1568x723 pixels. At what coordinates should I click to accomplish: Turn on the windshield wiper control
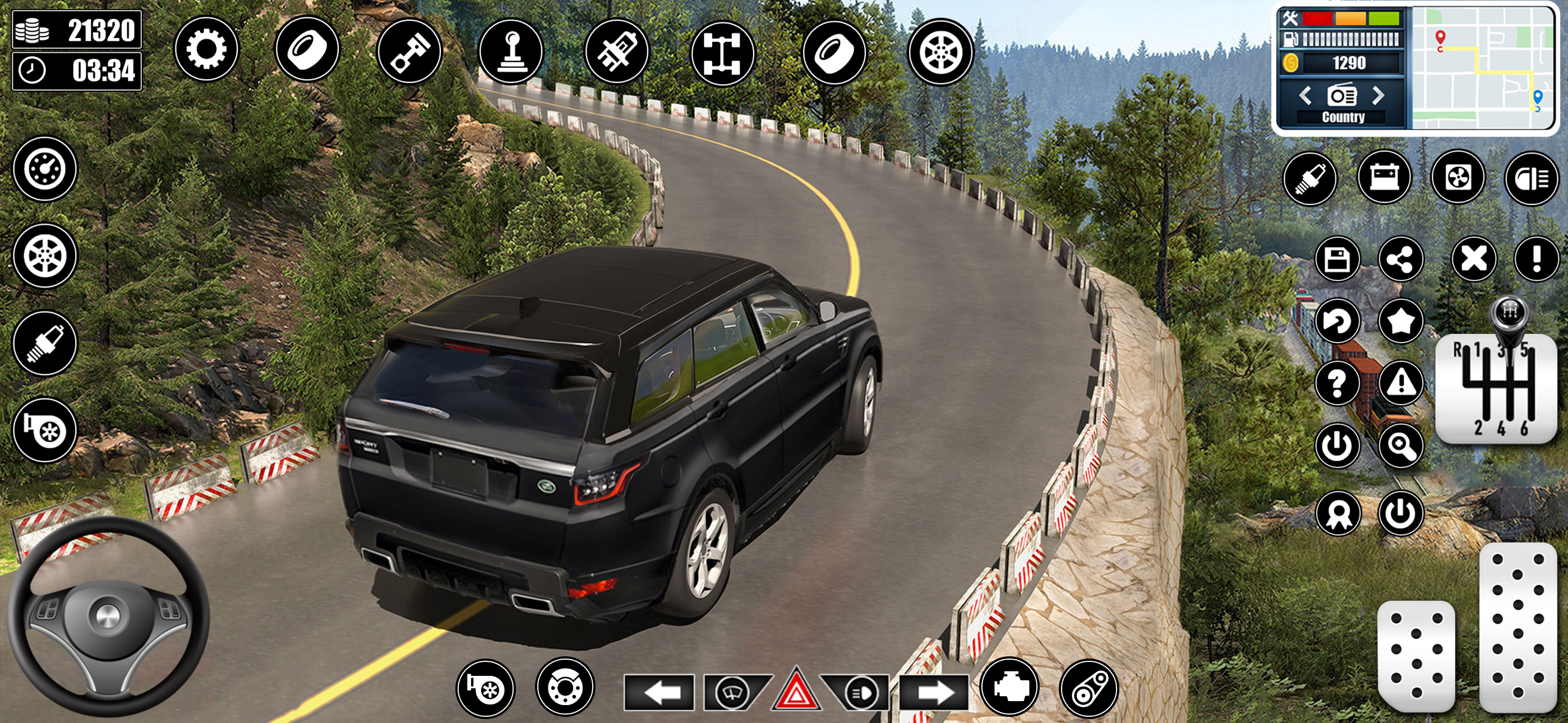pyautogui.click(x=733, y=692)
